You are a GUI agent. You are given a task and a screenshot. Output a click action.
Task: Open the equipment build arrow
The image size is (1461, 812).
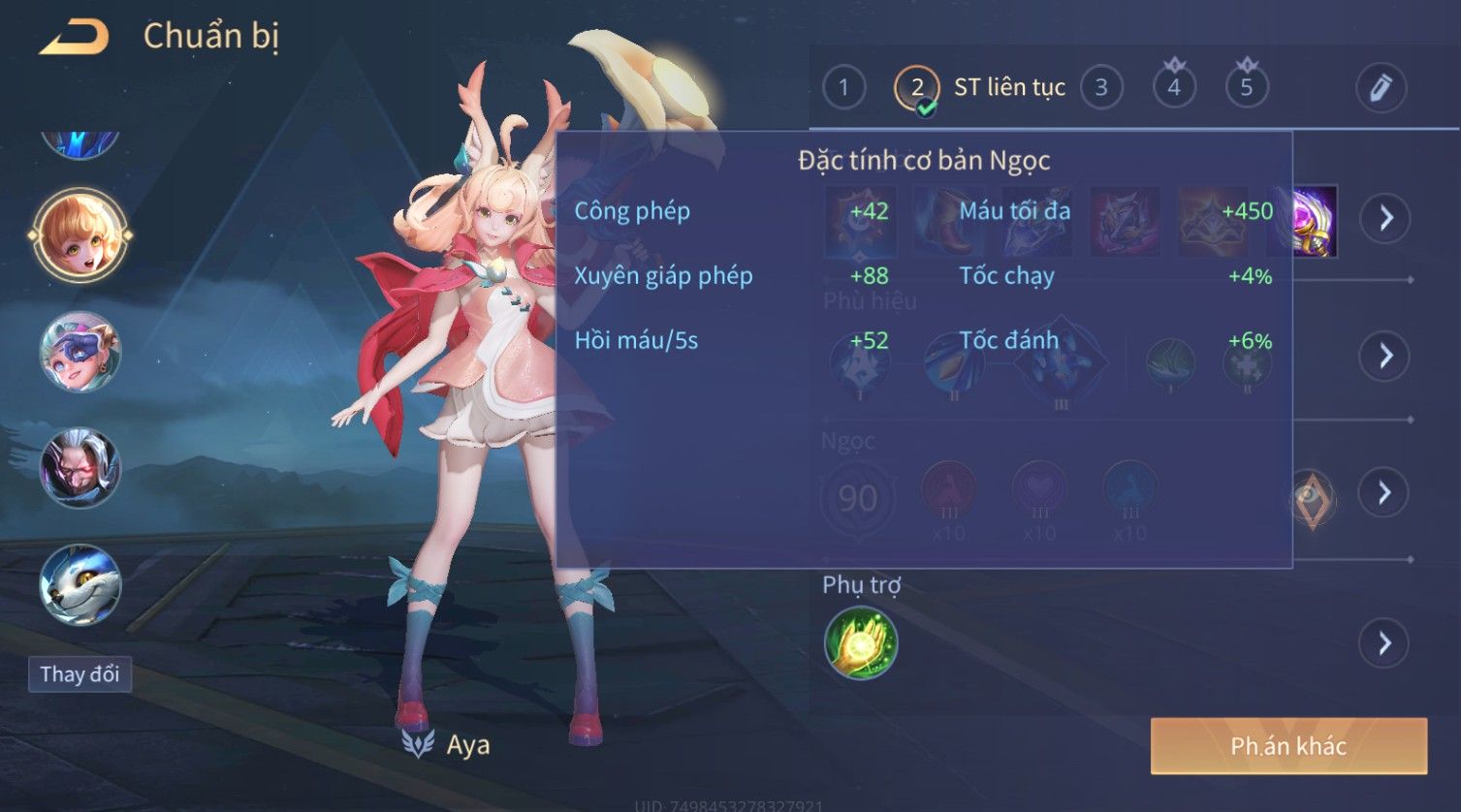coord(1385,218)
